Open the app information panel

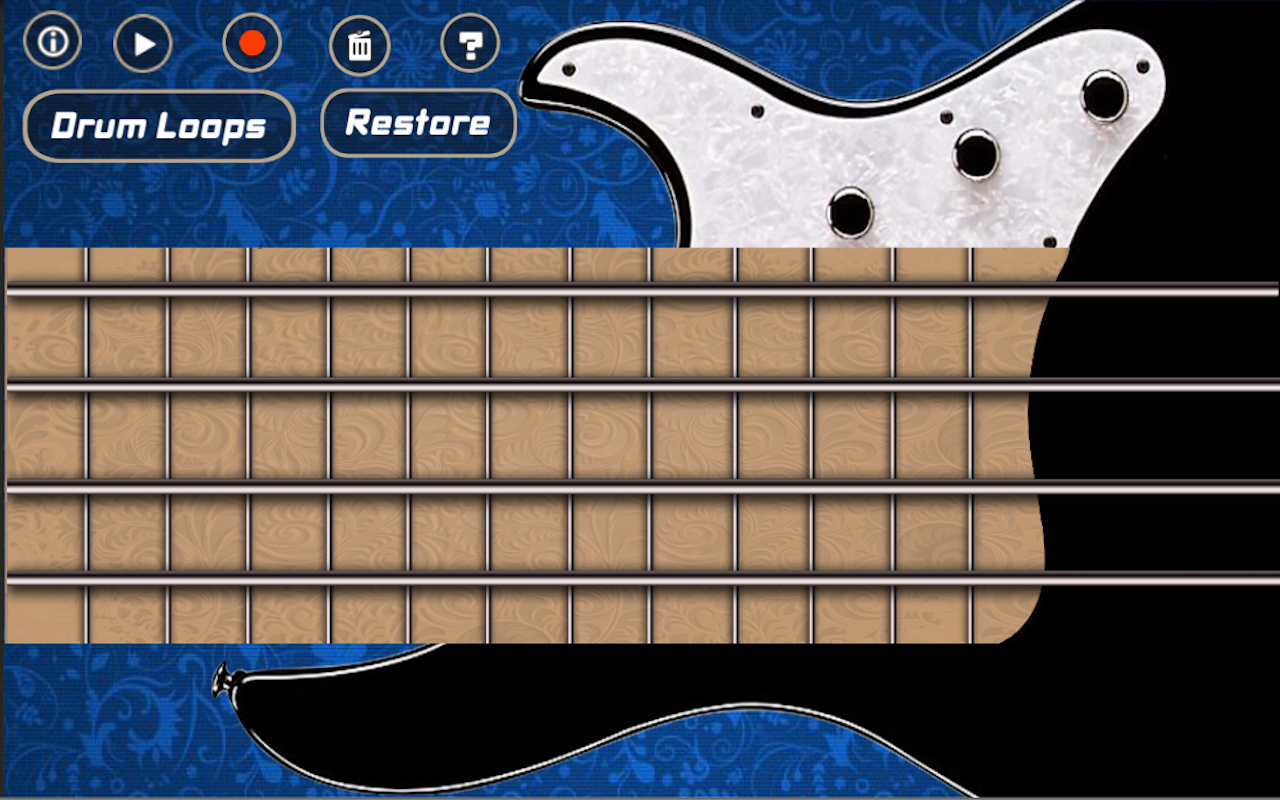52,43
